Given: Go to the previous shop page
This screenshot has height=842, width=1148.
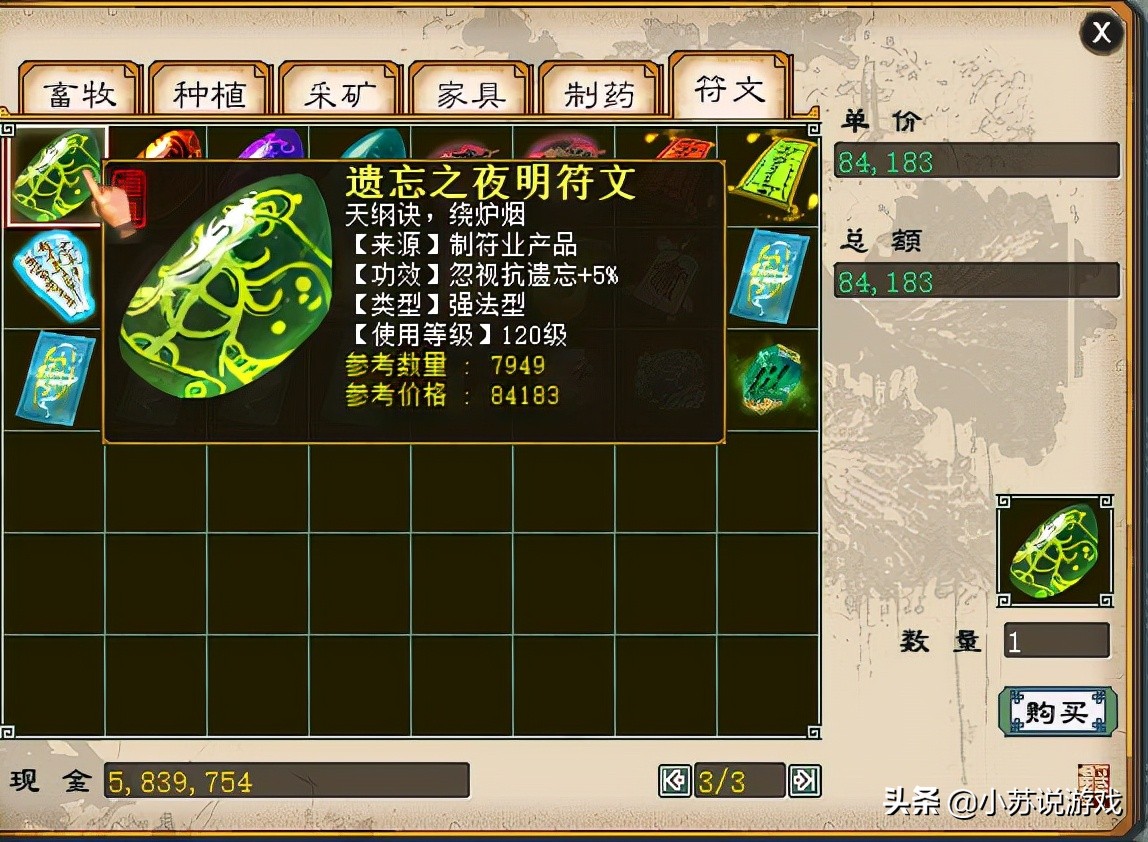Looking at the screenshot, I should (675, 780).
